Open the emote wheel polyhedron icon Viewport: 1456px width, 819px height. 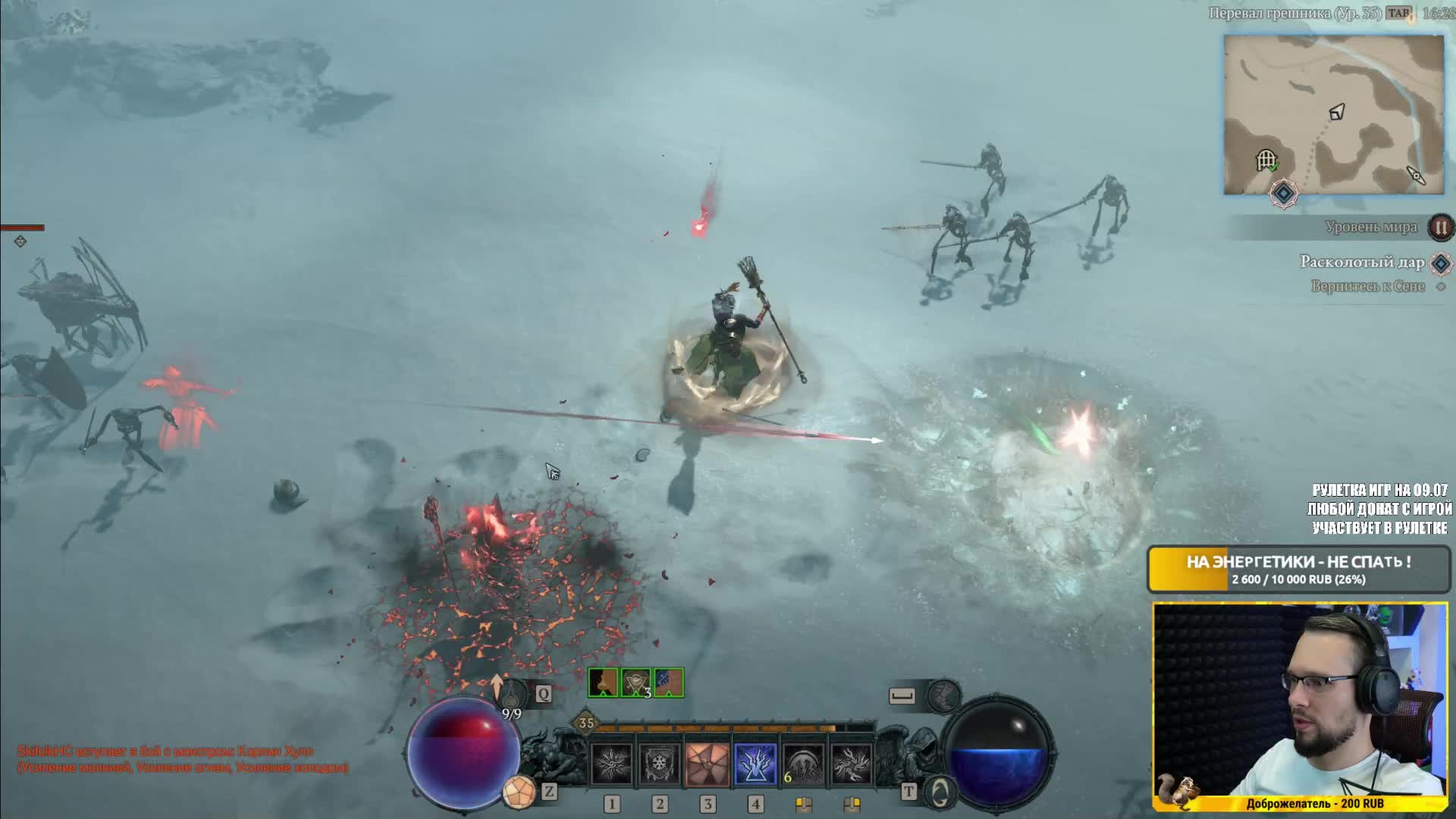(x=519, y=792)
